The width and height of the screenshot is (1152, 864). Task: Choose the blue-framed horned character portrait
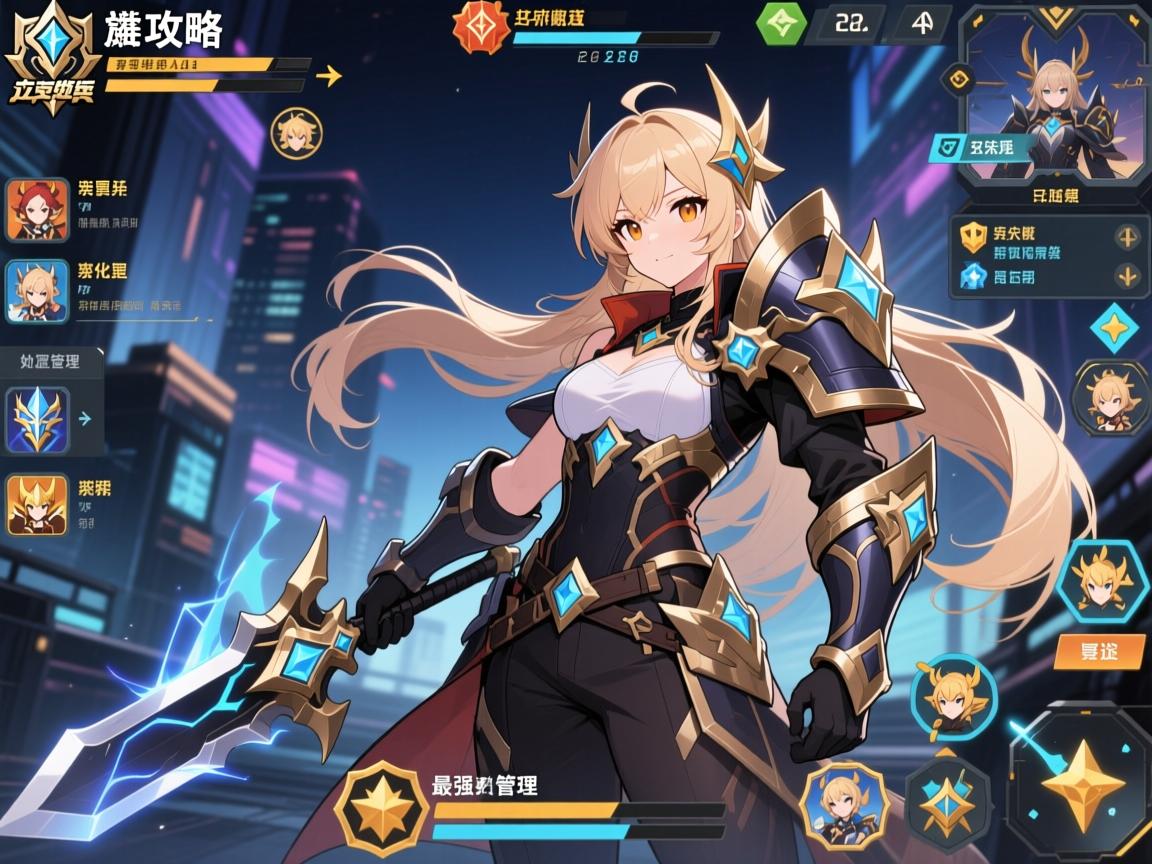pos(37,291)
